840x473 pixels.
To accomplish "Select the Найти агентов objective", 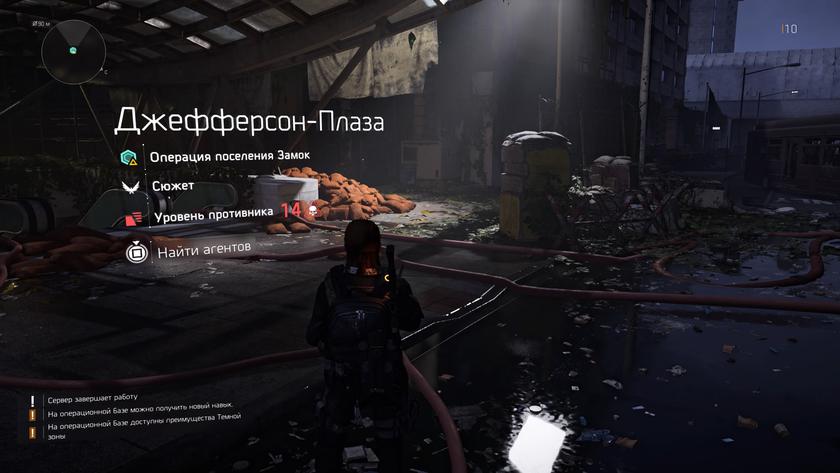I will pos(203,250).
